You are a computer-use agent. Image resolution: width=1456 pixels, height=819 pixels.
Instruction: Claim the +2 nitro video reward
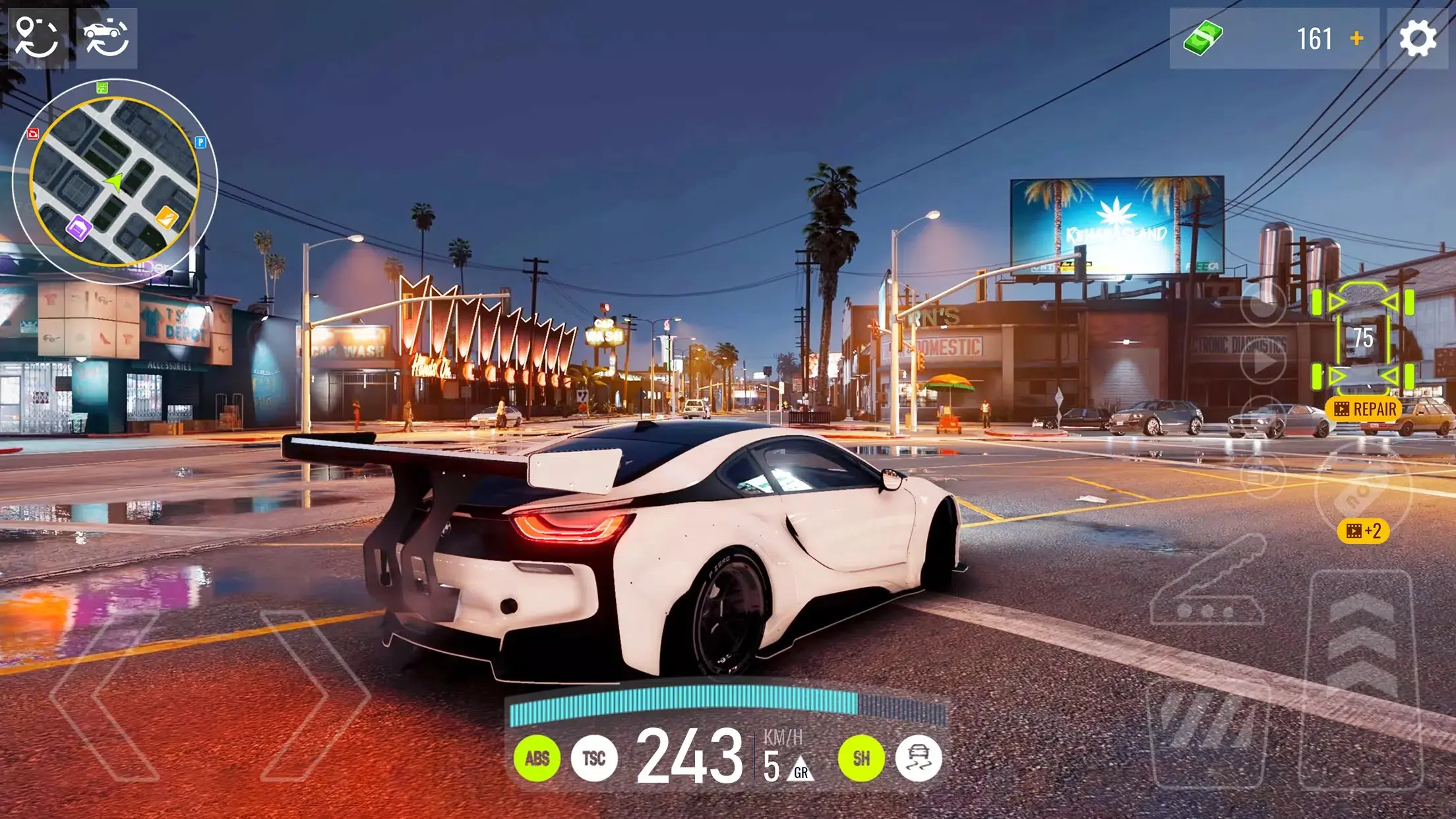(1363, 531)
